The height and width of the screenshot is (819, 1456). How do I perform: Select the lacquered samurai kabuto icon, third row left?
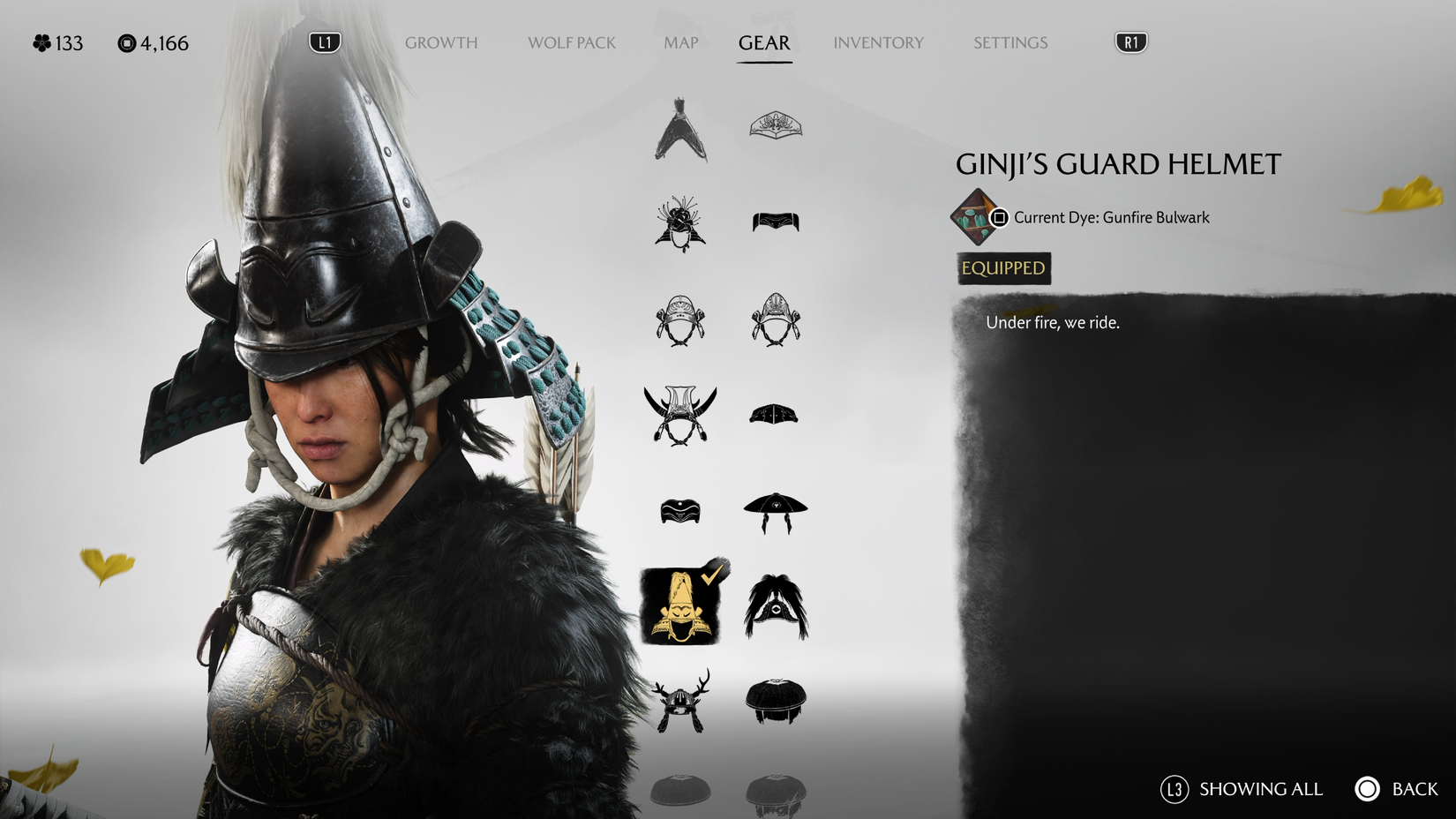tap(679, 322)
